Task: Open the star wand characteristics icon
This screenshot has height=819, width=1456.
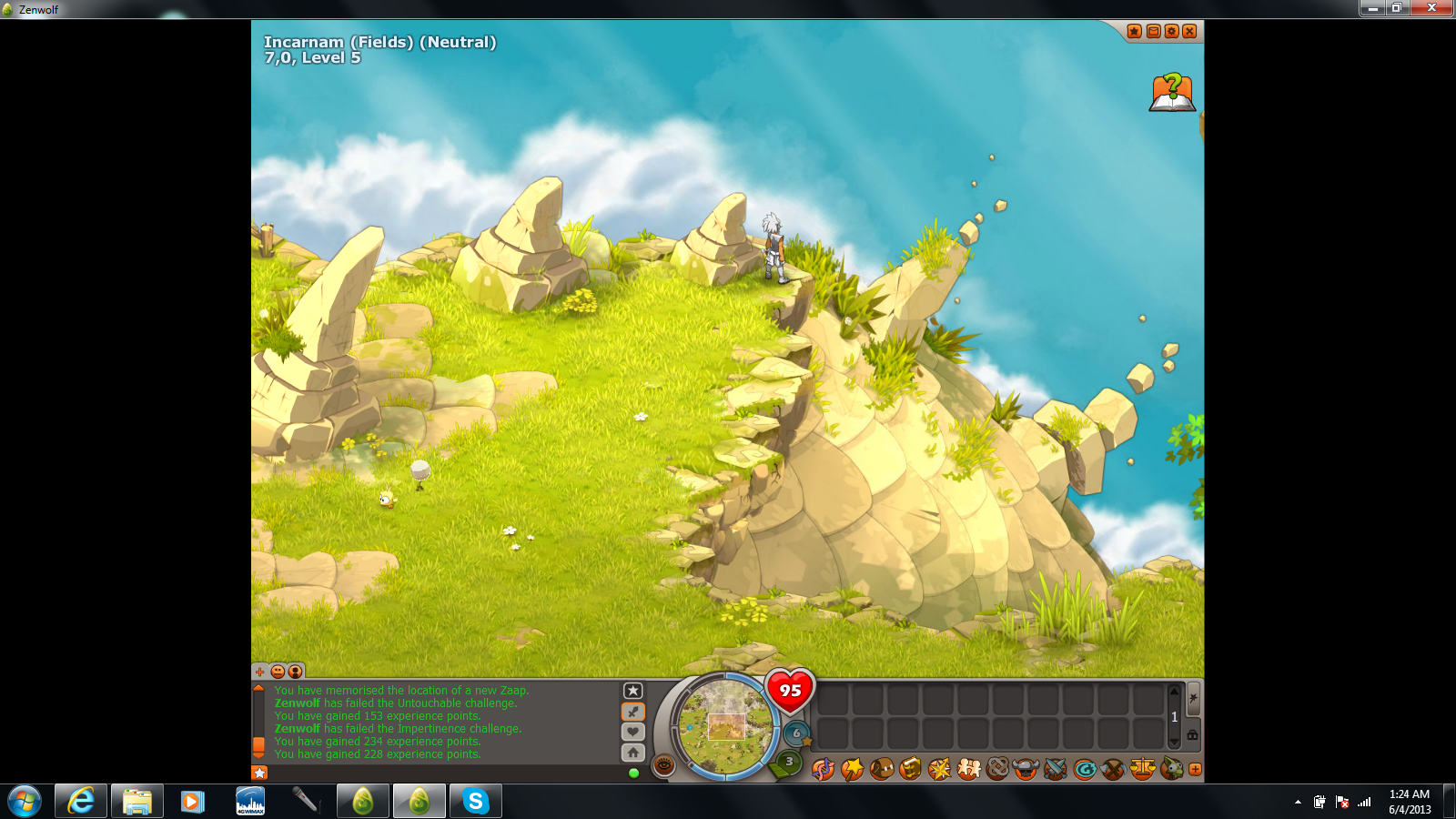Action: (852, 770)
